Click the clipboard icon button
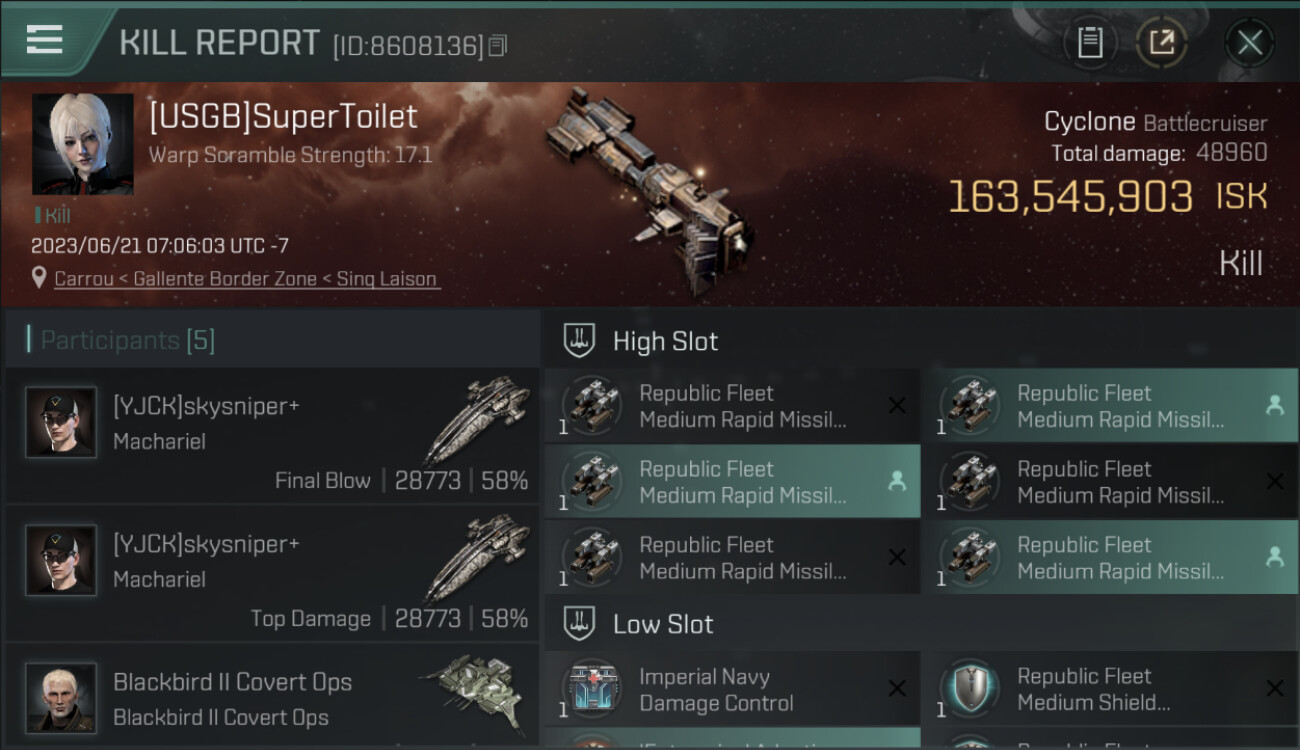Image resolution: width=1300 pixels, height=750 pixels. tap(1090, 42)
